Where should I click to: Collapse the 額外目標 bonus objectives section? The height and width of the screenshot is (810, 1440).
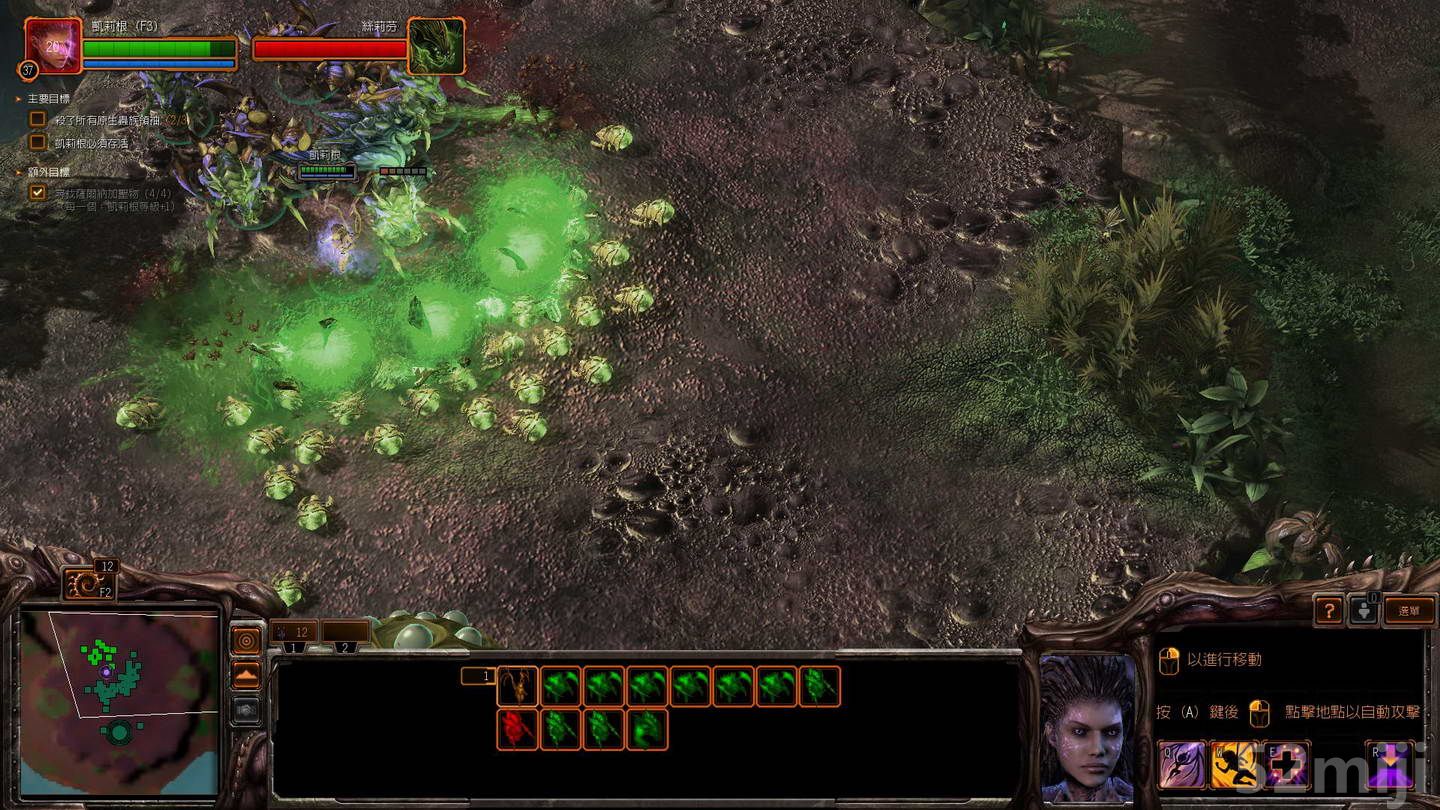[19, 171]
